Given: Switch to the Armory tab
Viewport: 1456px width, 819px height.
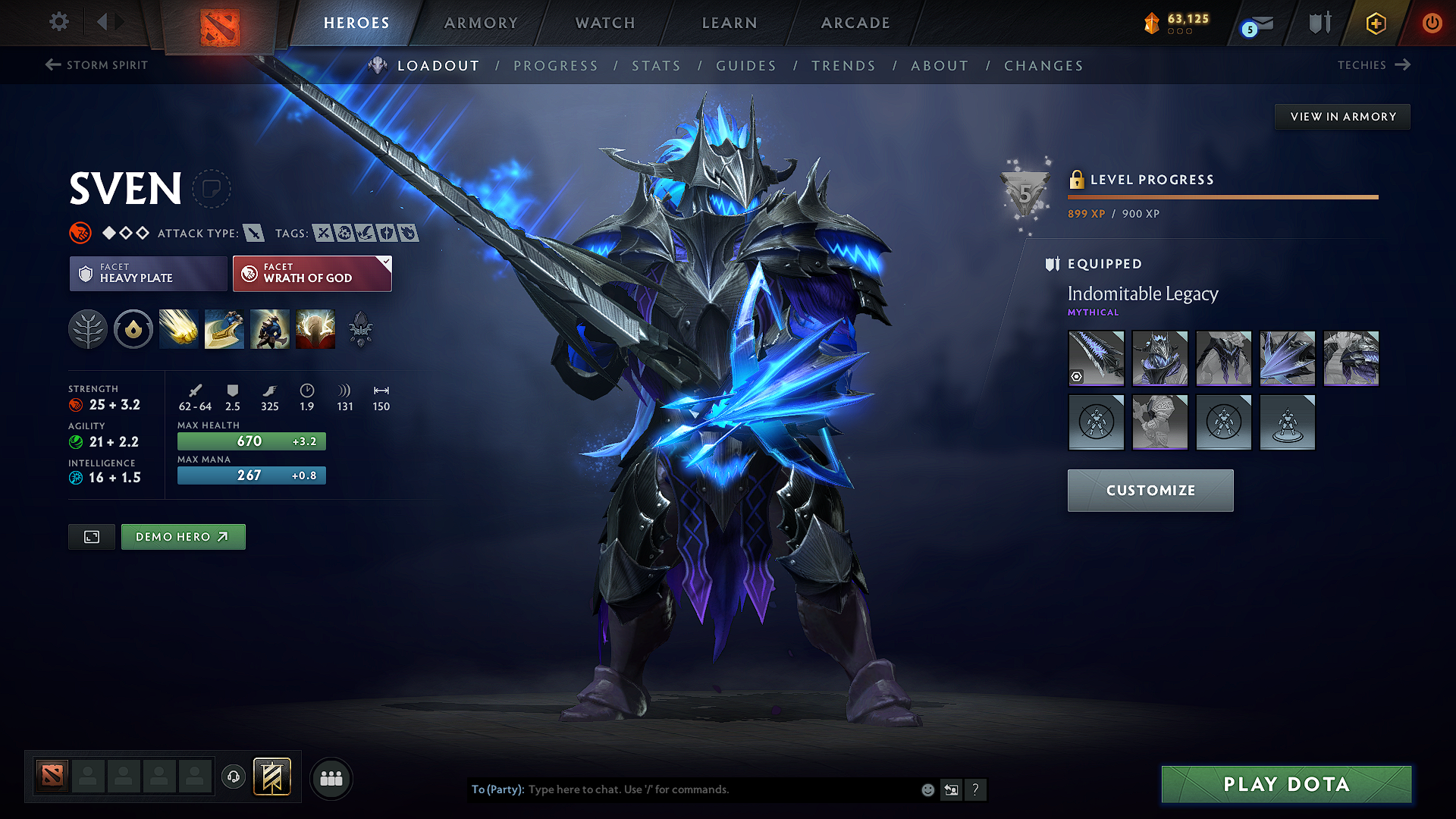Looking at the screenshot, I should pos(481,23).
